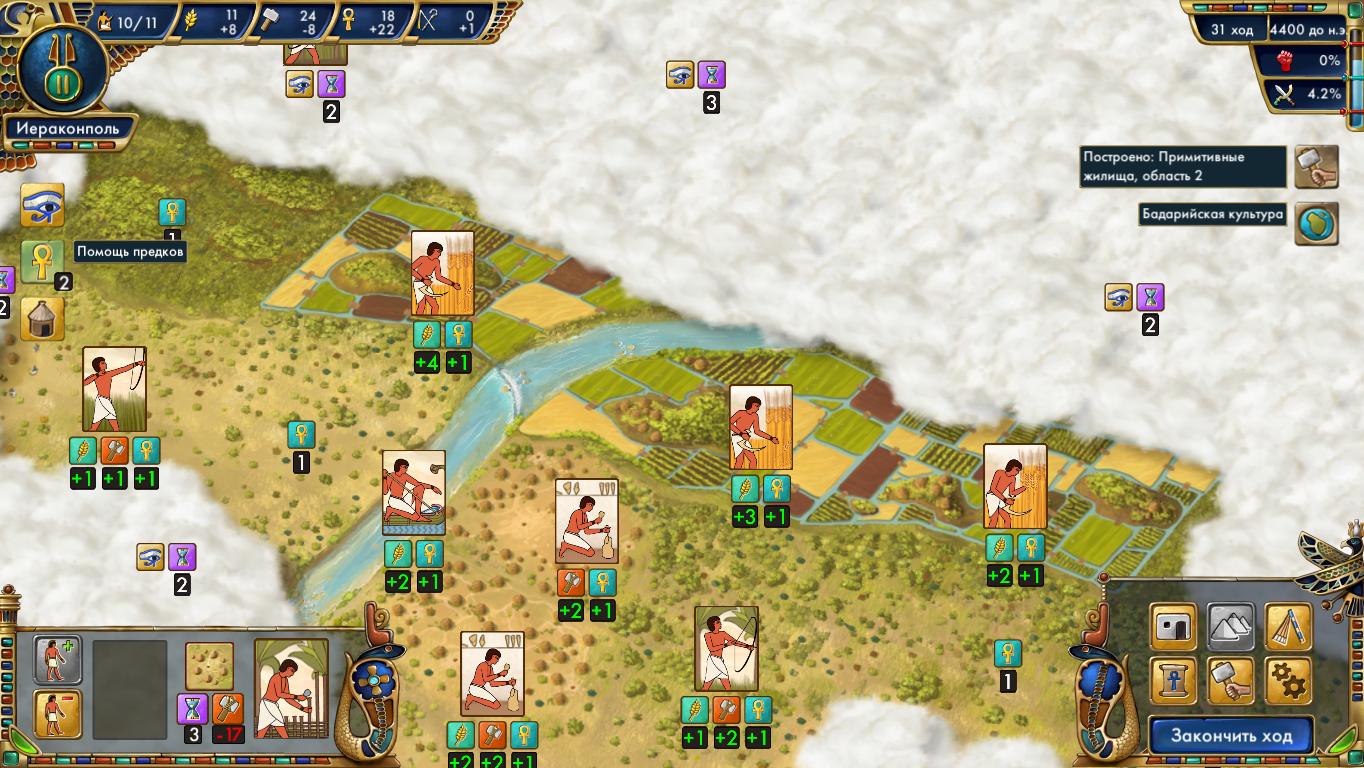Open the ankh scroll panel

click(x=1173, y=681)
